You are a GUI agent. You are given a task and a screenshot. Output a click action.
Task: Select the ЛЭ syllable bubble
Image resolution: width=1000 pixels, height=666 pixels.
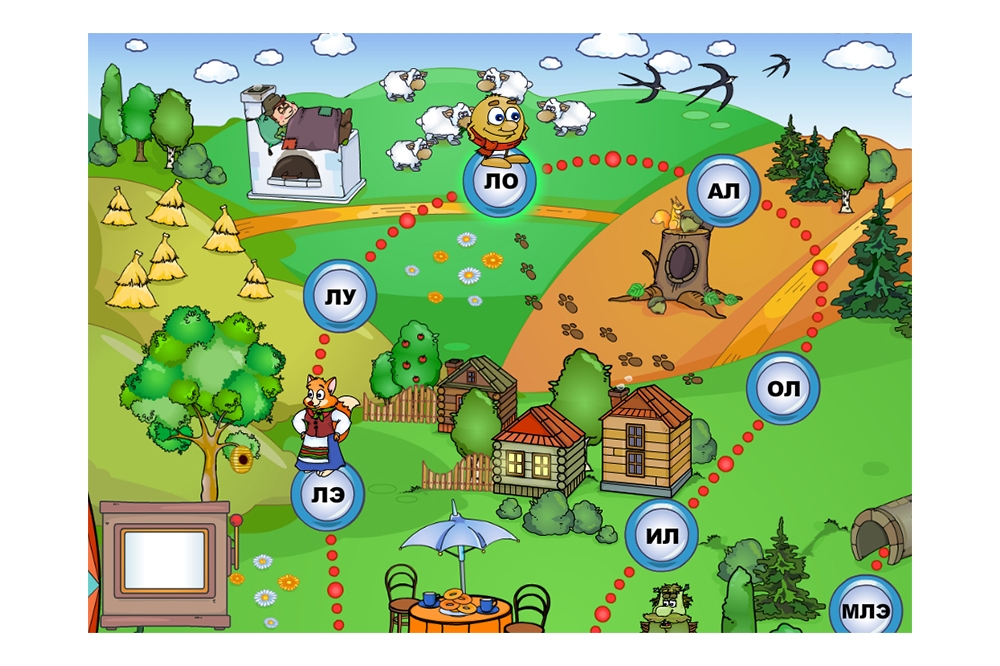coord(327,496)
